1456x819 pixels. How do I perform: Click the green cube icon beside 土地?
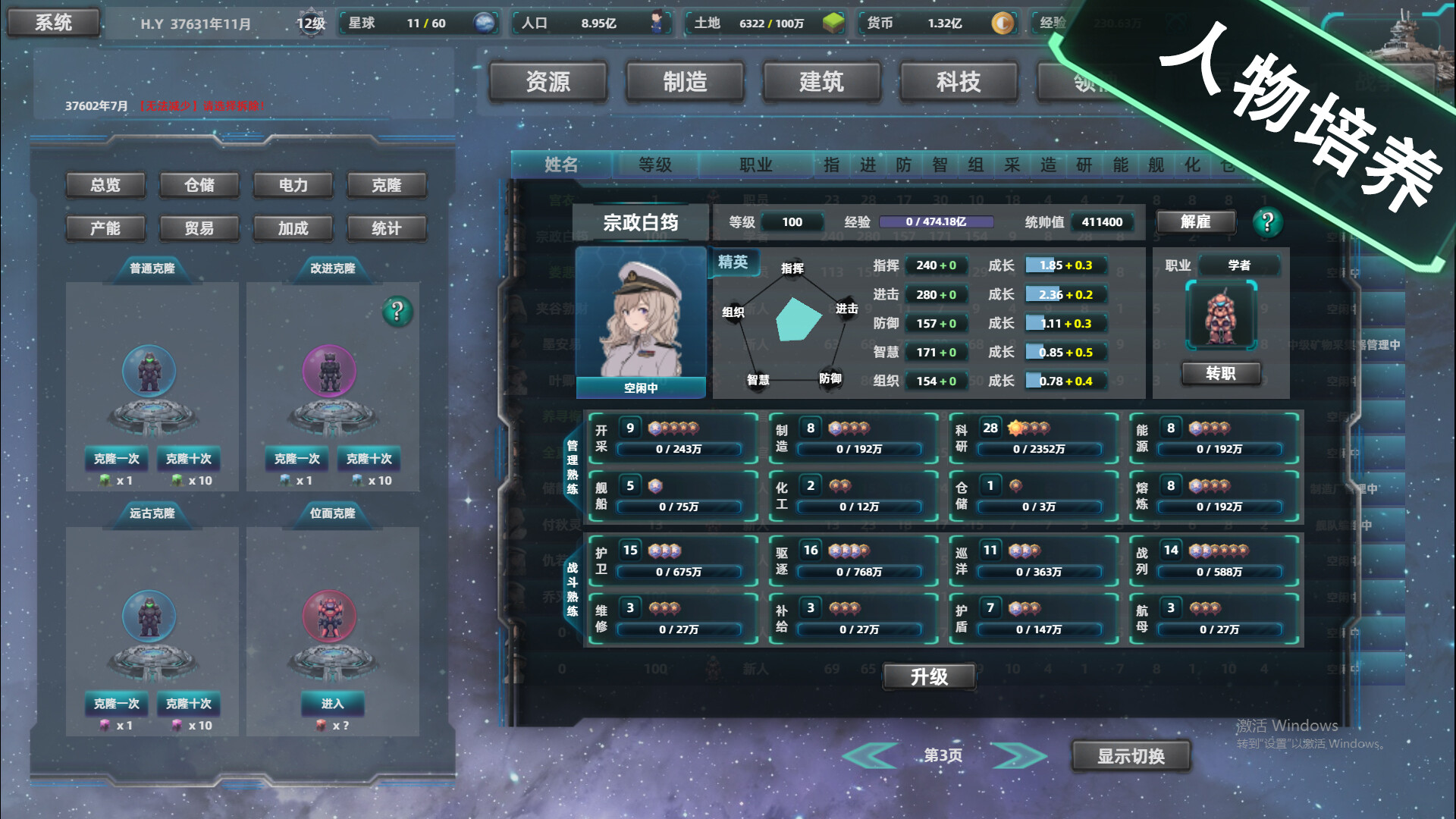coord(833,24)
